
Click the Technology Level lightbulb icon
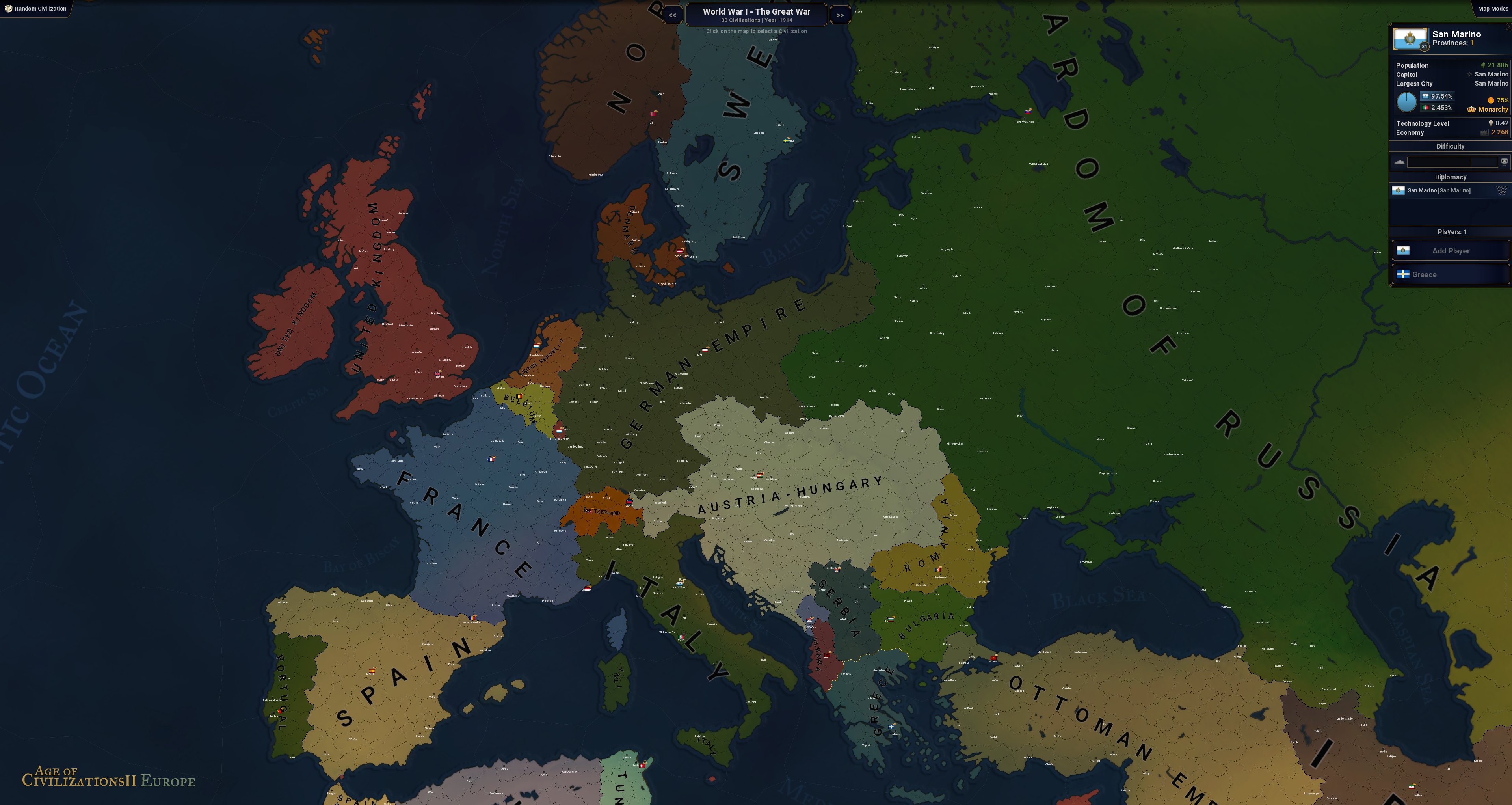(x=1491, y=123)
